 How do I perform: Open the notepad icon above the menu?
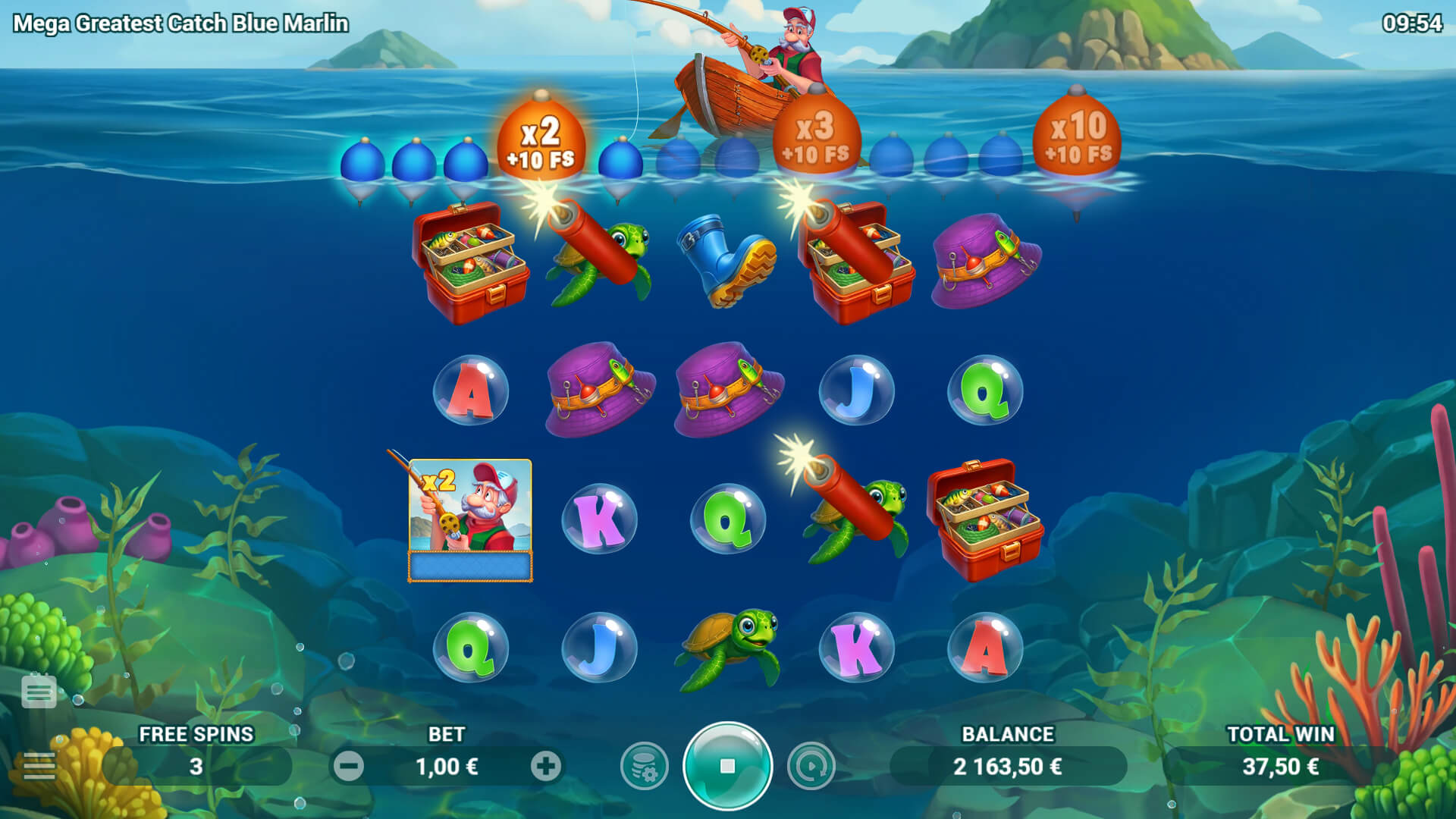point(39,691)
